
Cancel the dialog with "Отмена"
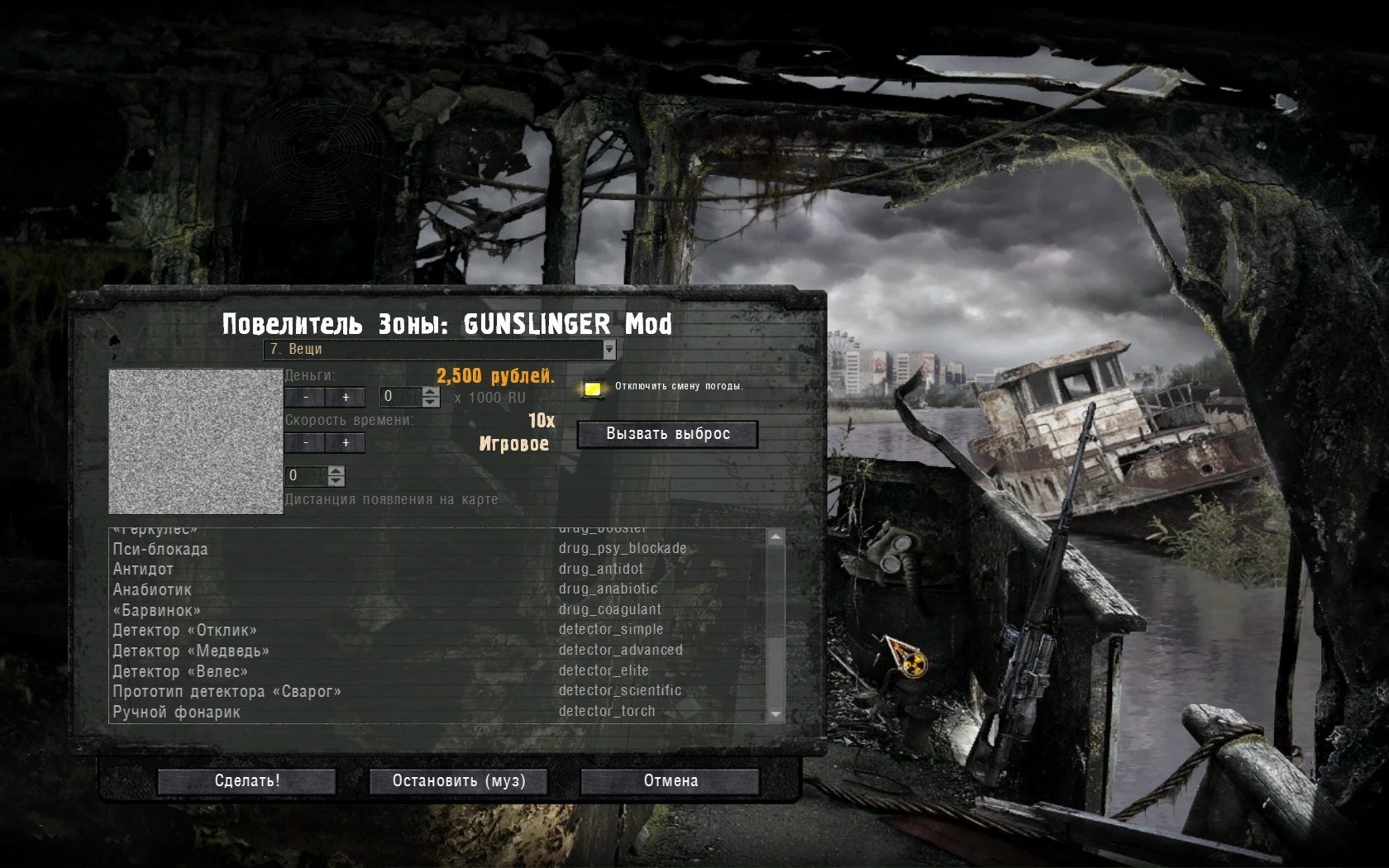pos(671,780)
